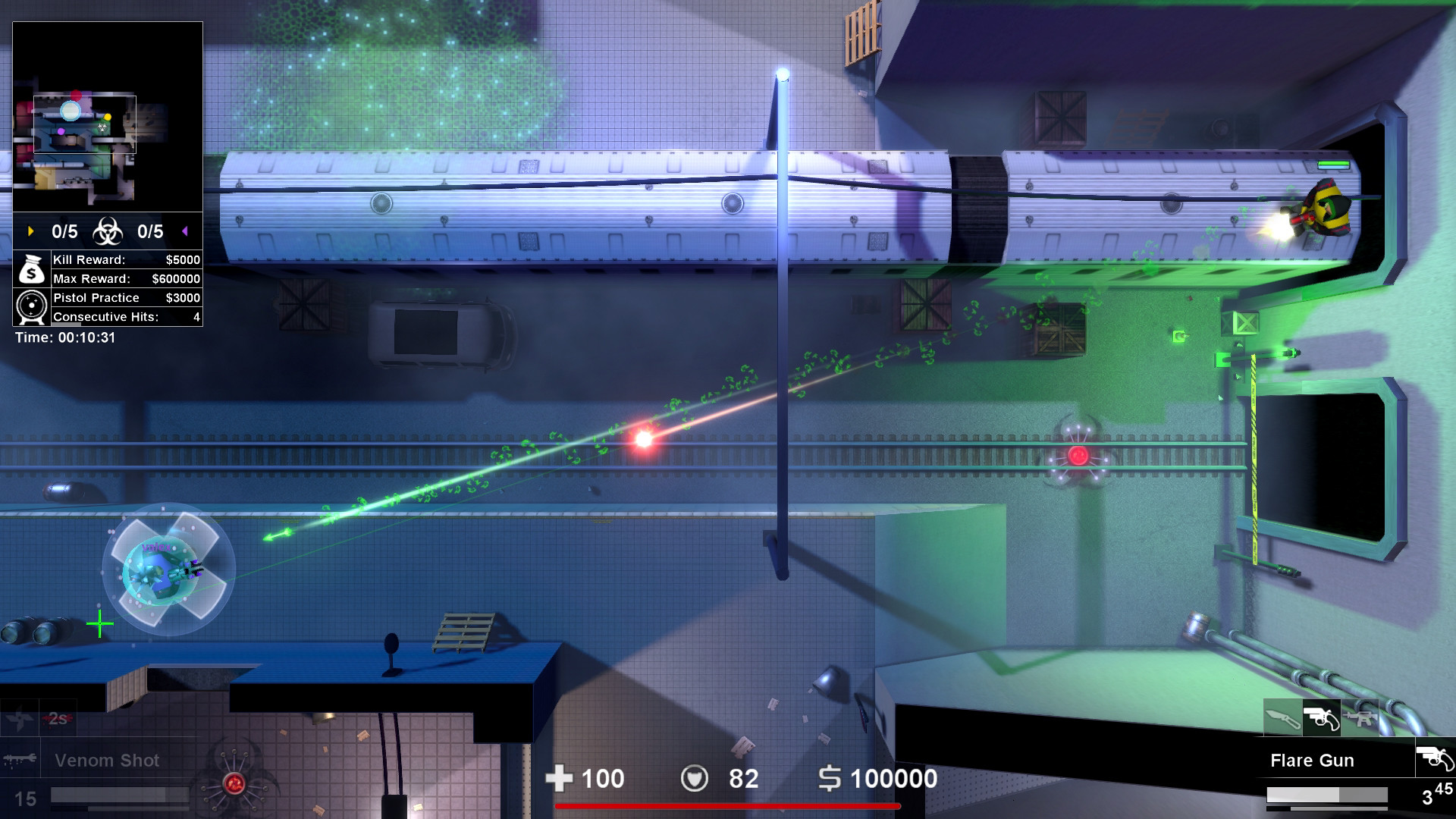Click the shuriken ability icon
Screen dimensions: 1456x819
(20, 720)
